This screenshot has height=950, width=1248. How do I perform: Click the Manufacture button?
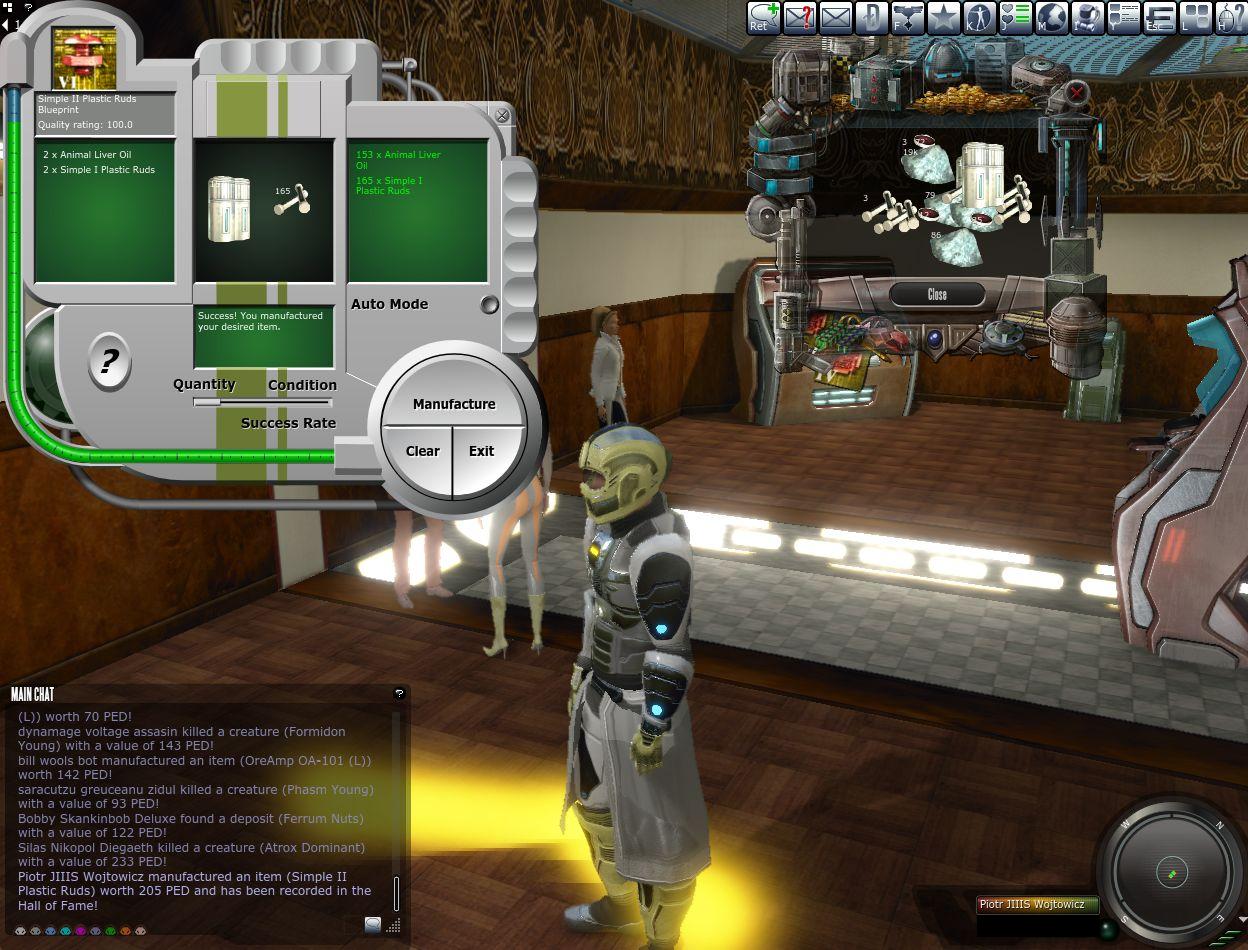pos(454,404)
